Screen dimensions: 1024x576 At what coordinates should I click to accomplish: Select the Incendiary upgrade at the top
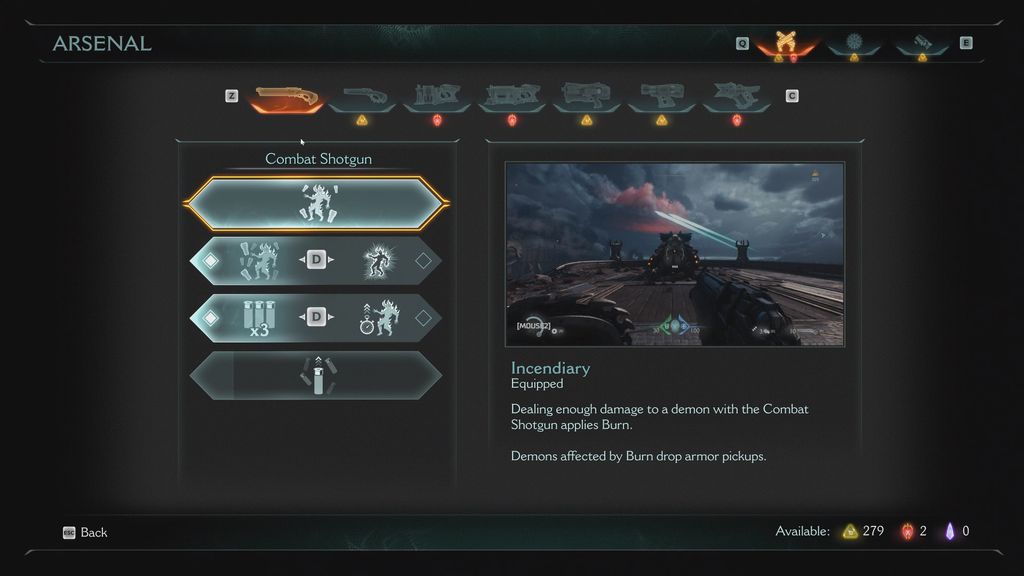(x=316, y=203)
